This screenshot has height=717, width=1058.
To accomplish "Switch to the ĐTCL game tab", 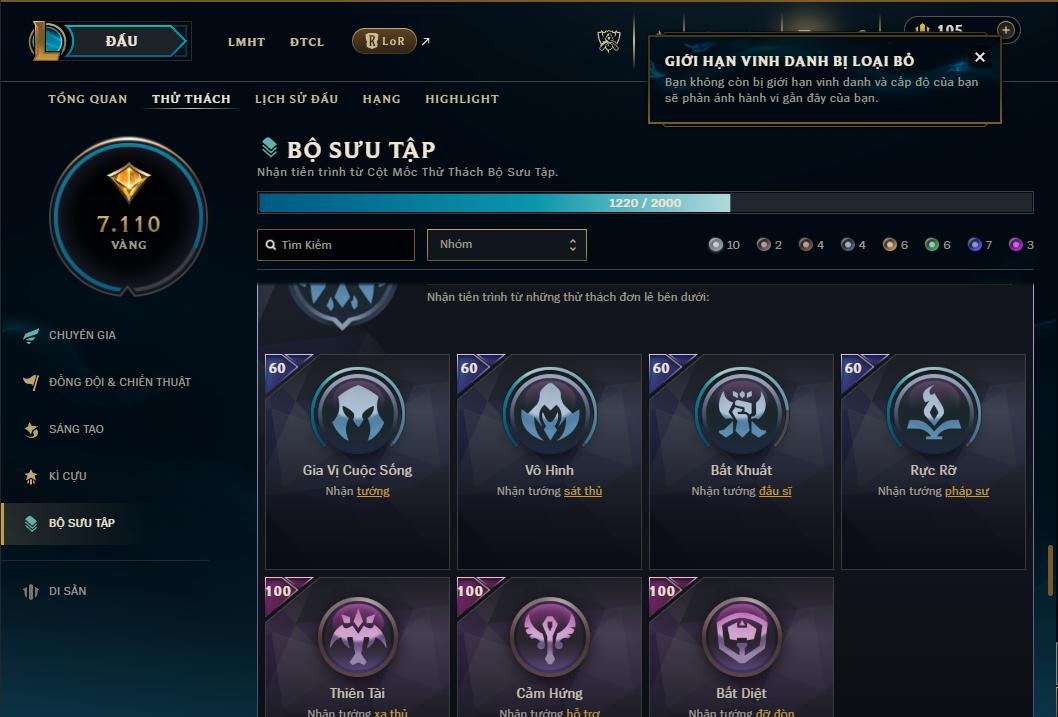I will [x=307, y=42].
